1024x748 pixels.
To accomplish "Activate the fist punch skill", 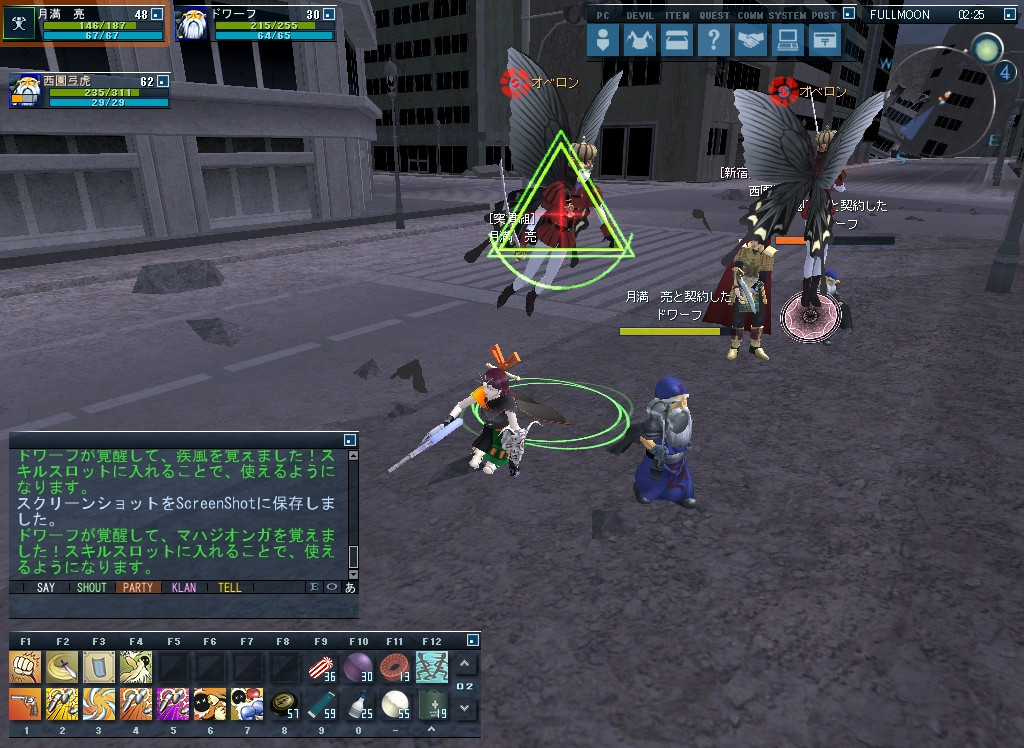I will click(x=25, y=666).
